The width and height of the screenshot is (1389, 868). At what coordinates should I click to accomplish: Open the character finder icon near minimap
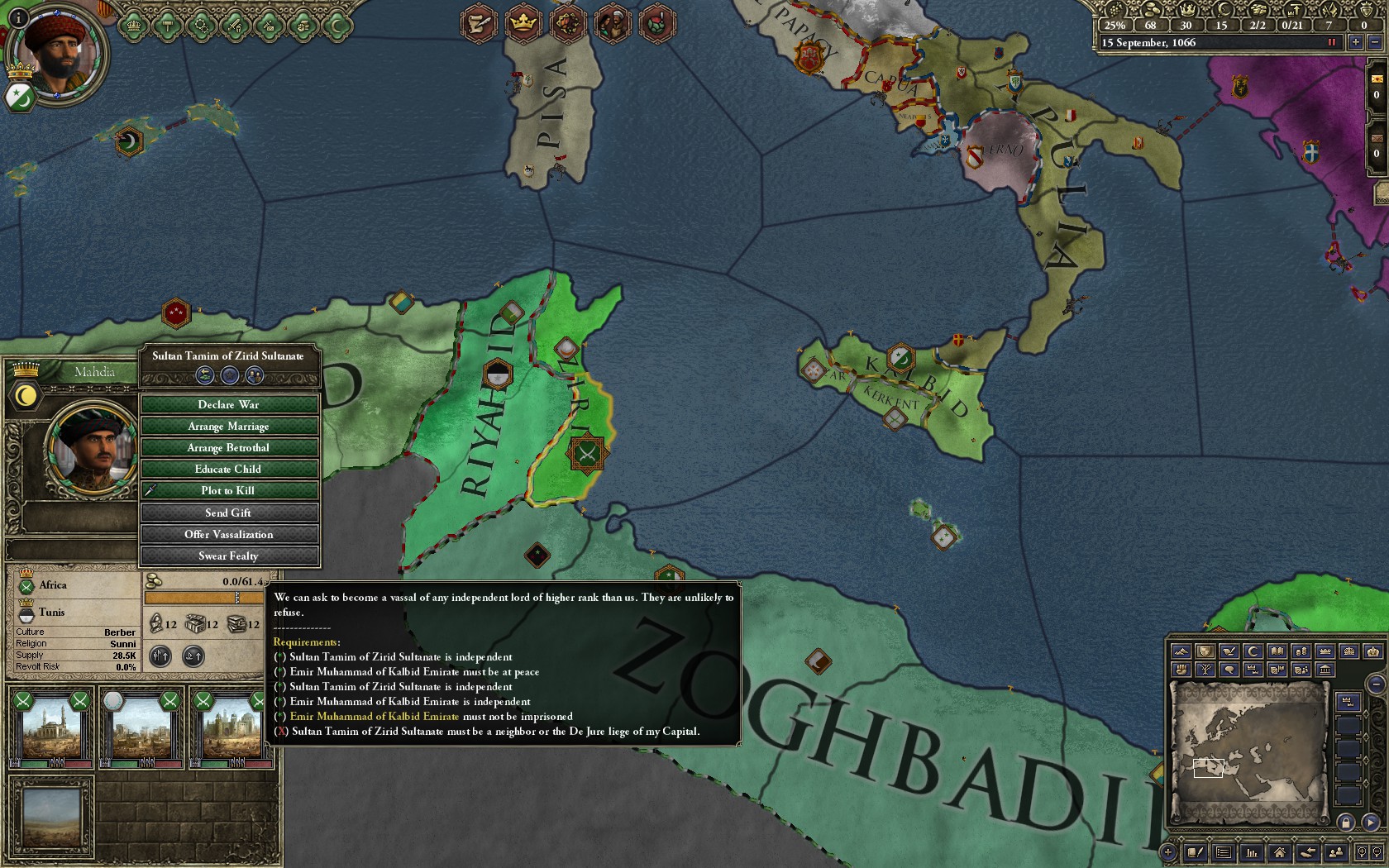[x=1335, y=852]
